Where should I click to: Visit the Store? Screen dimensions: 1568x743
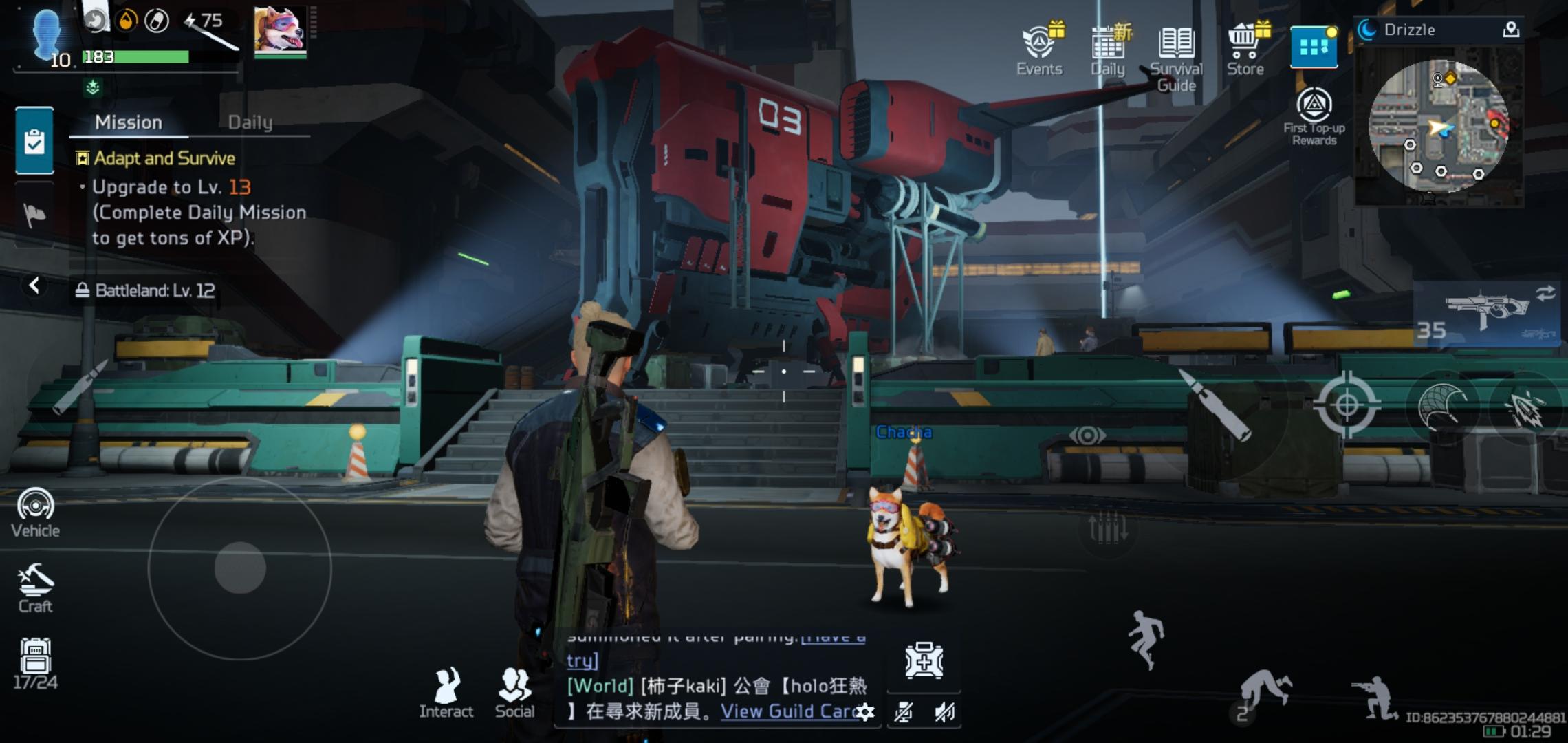point(1245,49)
